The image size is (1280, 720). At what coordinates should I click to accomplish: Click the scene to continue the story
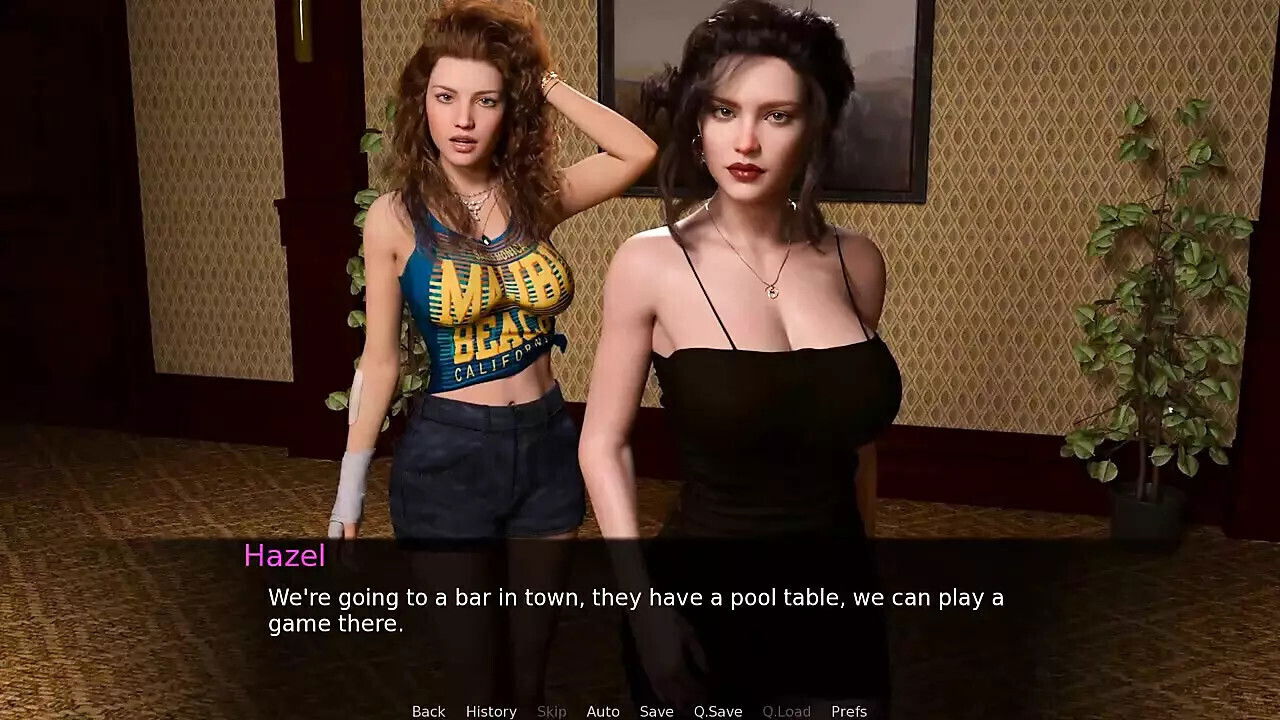640,300
